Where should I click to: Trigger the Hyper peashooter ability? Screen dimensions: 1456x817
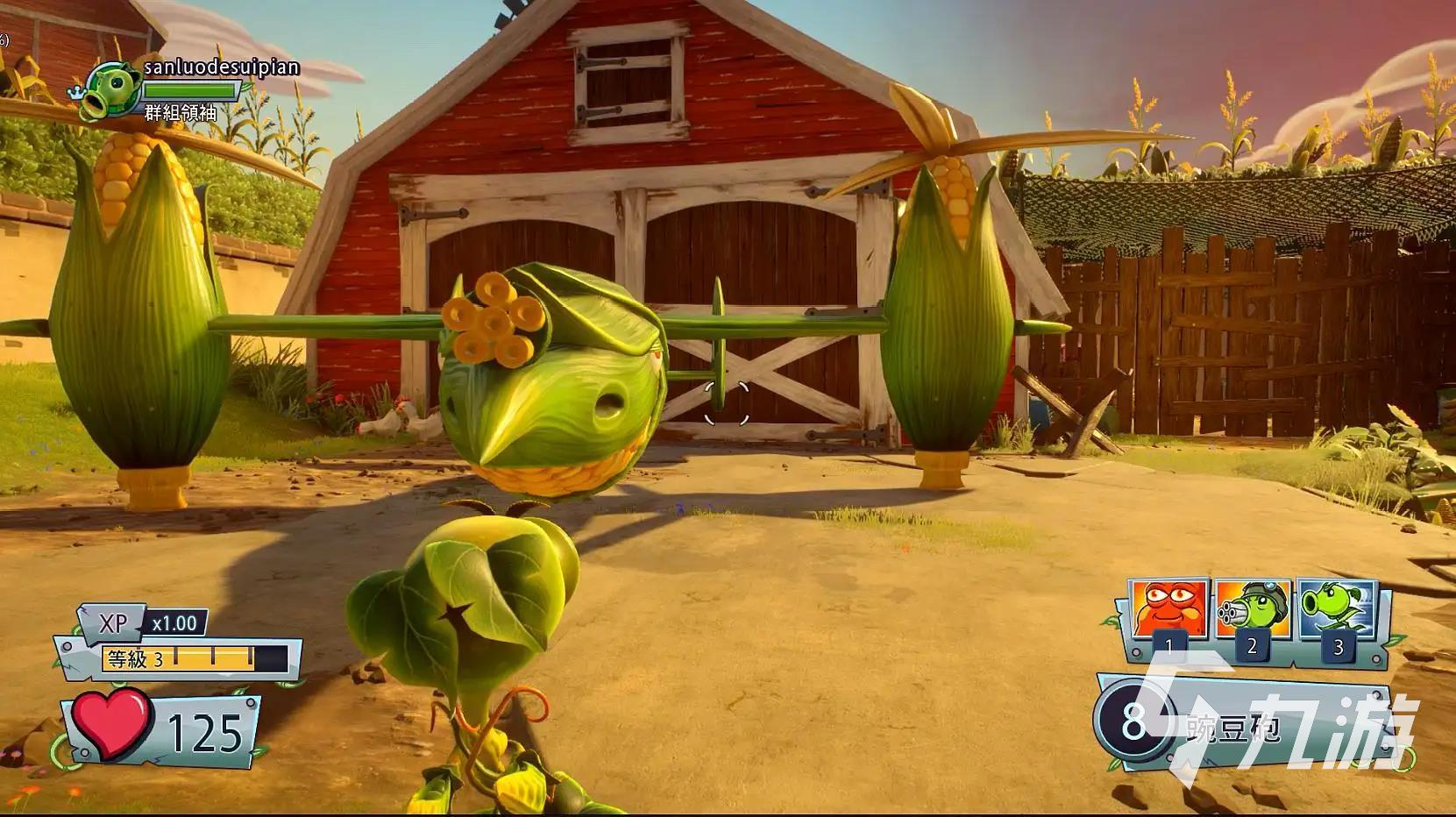1335,609
